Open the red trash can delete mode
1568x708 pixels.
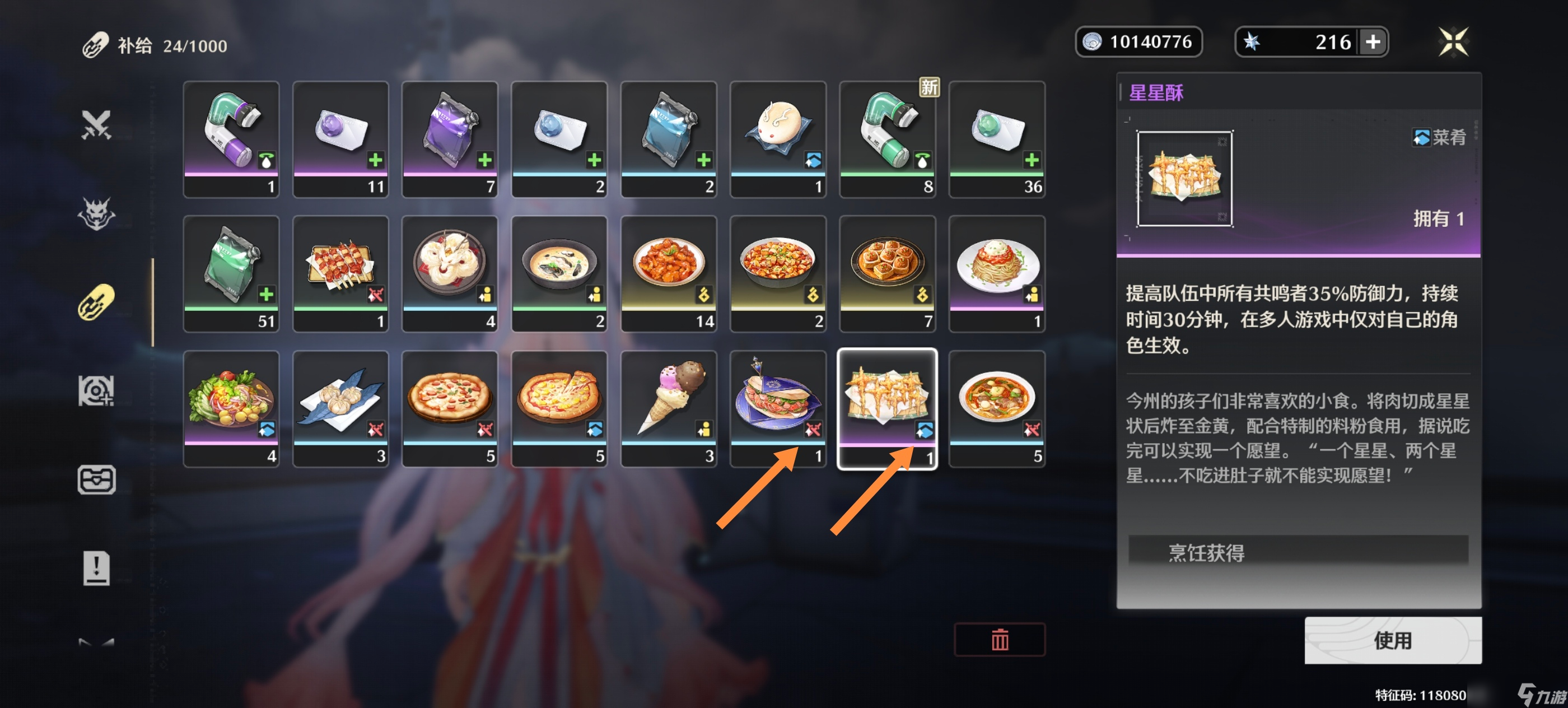tap(999, 639)
